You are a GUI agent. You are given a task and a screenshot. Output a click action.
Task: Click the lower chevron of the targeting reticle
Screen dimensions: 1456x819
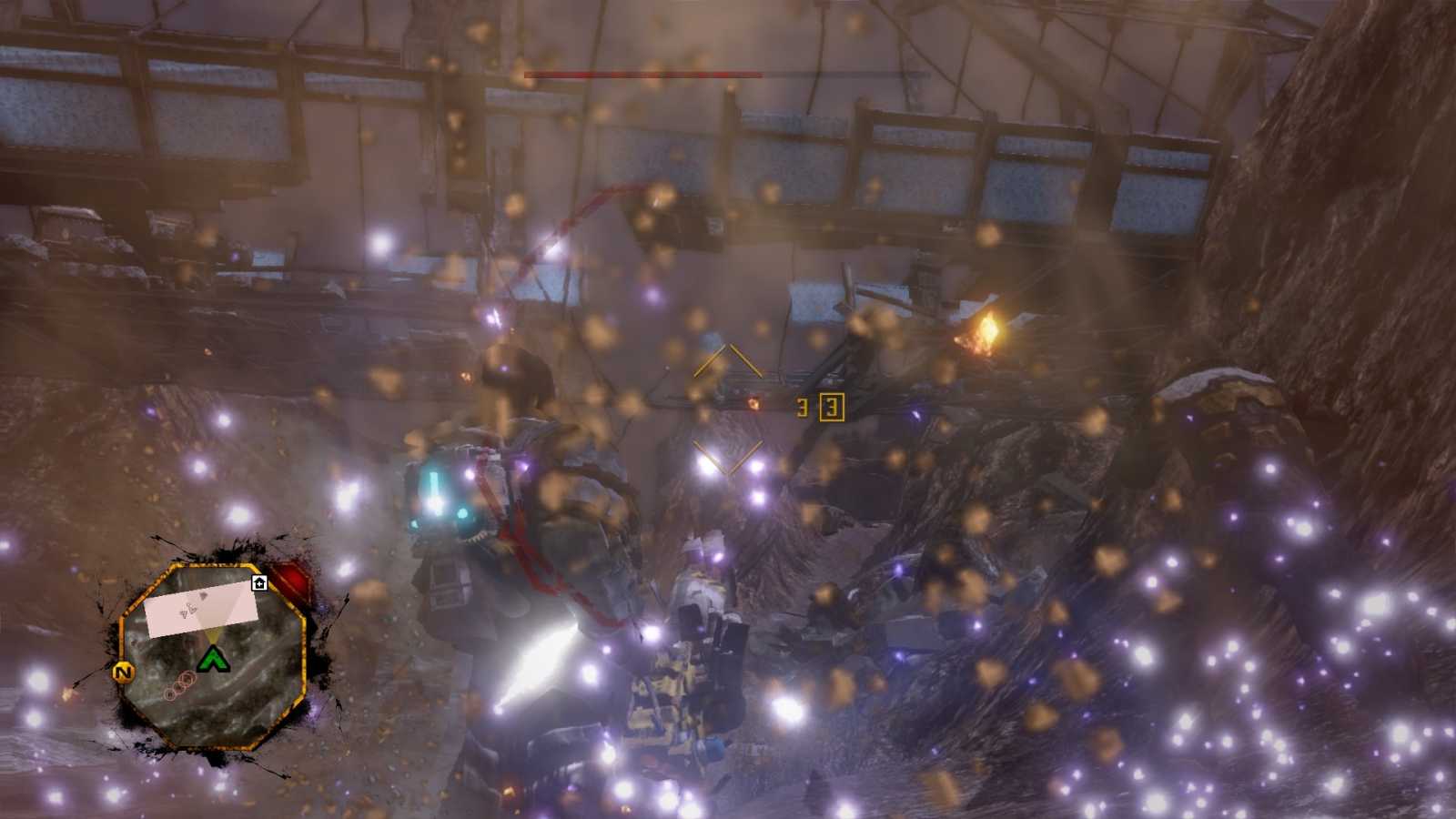coord(729,459)
